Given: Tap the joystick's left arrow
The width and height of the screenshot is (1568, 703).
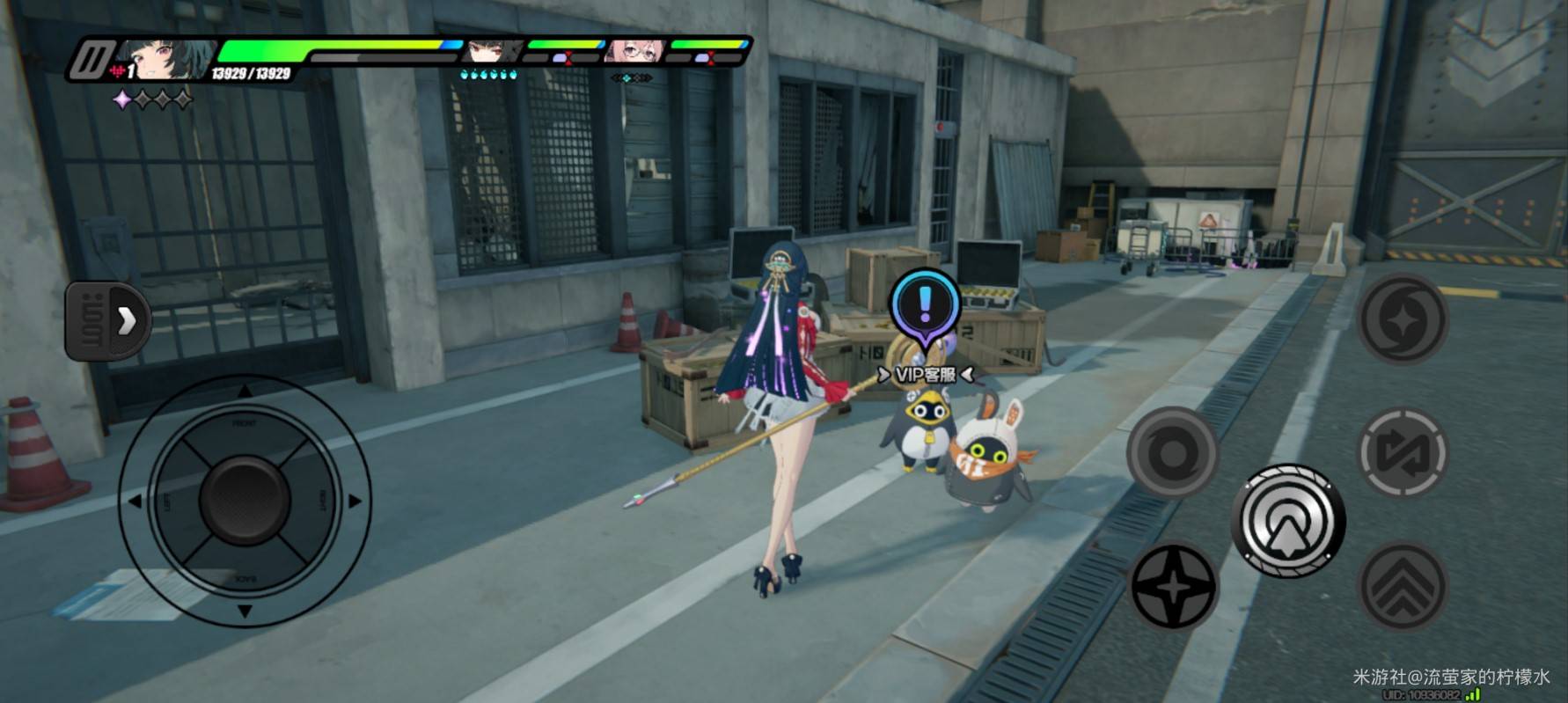Looking at the screenshot, I should click(136, 502).
